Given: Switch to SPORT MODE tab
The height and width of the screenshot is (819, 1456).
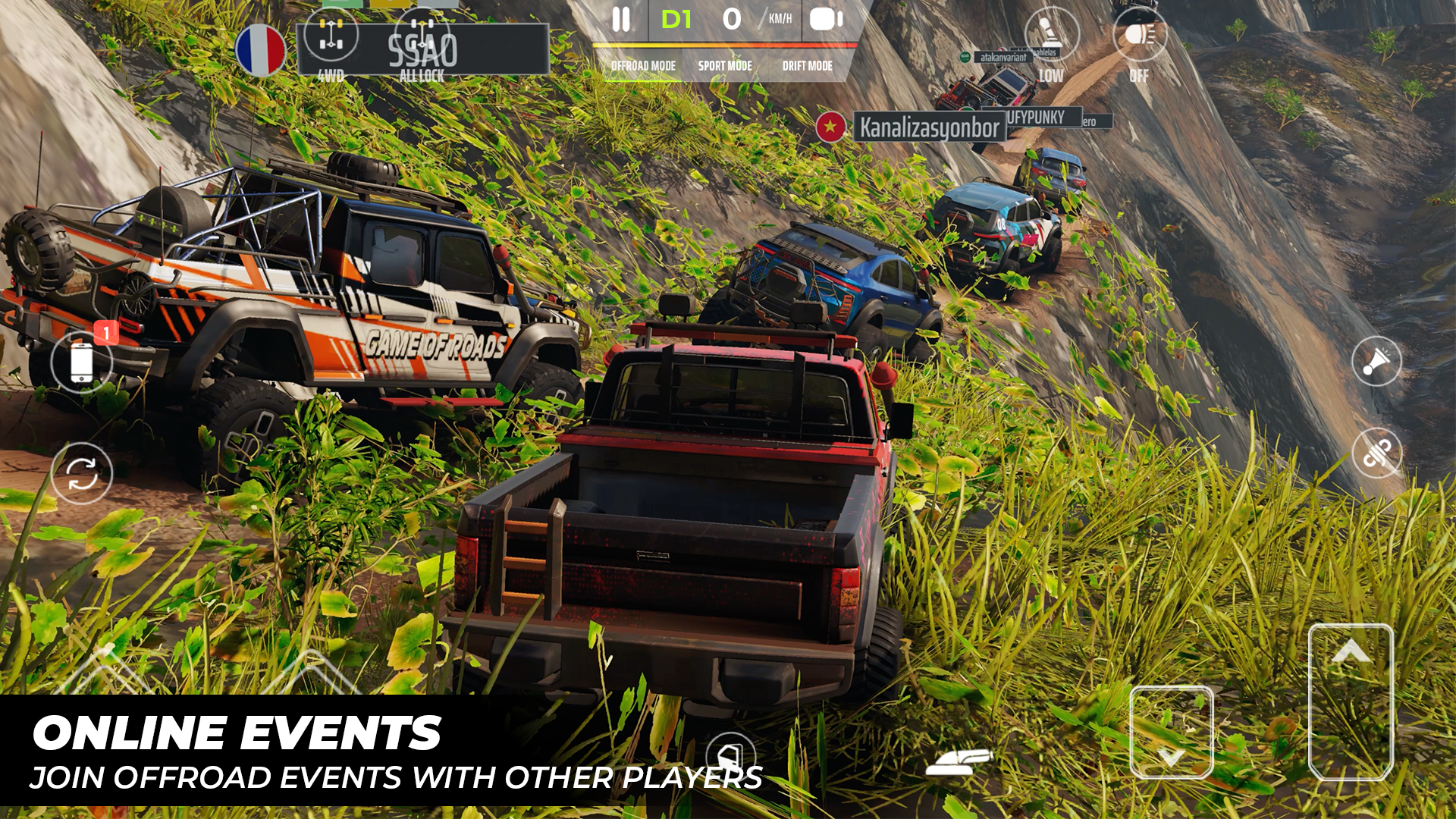Looking at the screenshot, I should (726, 66).
